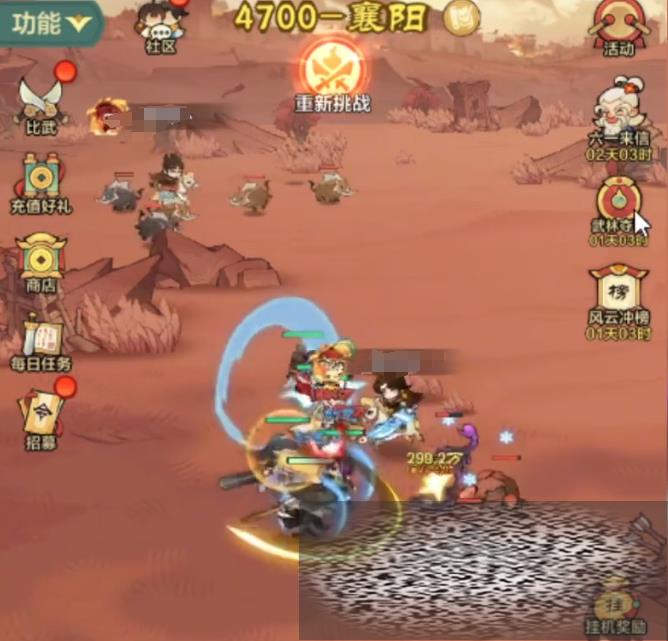
Task: Open the 活动 events menu
Action: tap(619, 26)
